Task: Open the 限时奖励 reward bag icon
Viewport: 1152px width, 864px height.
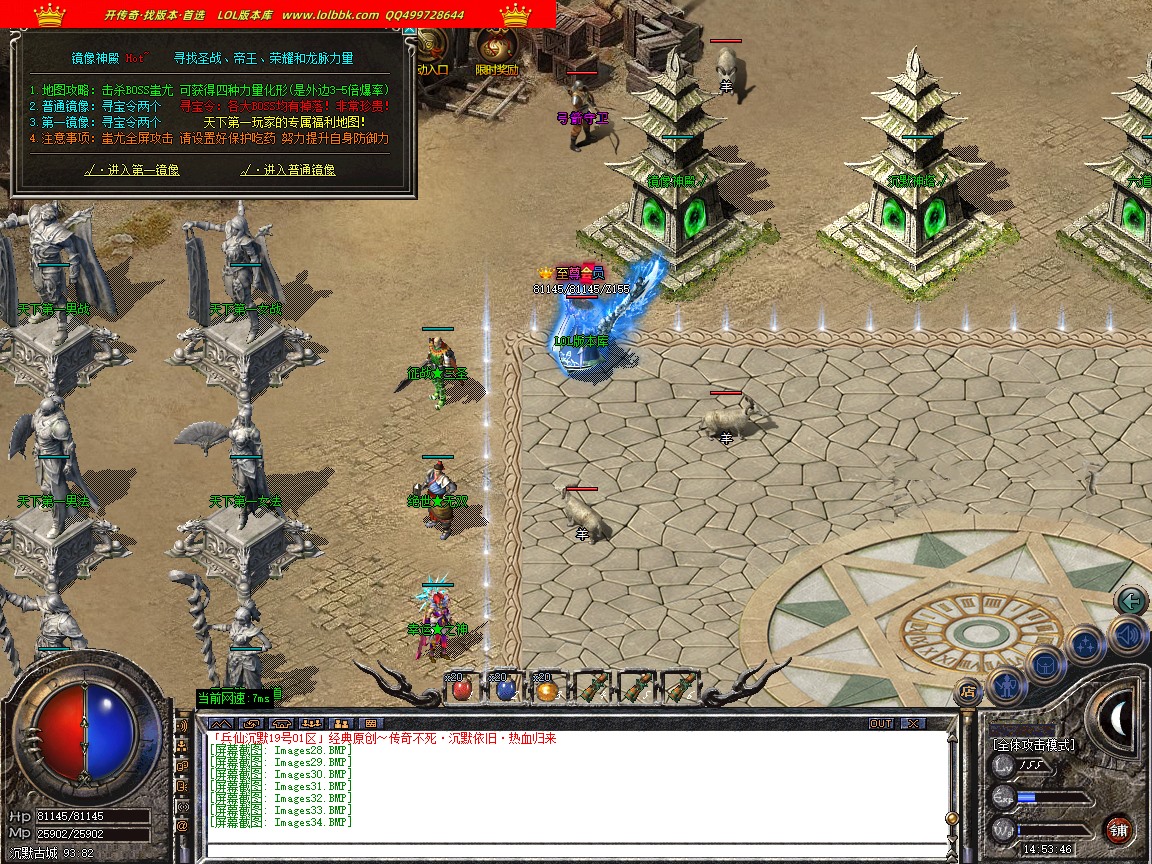Action: coord(496,48)
